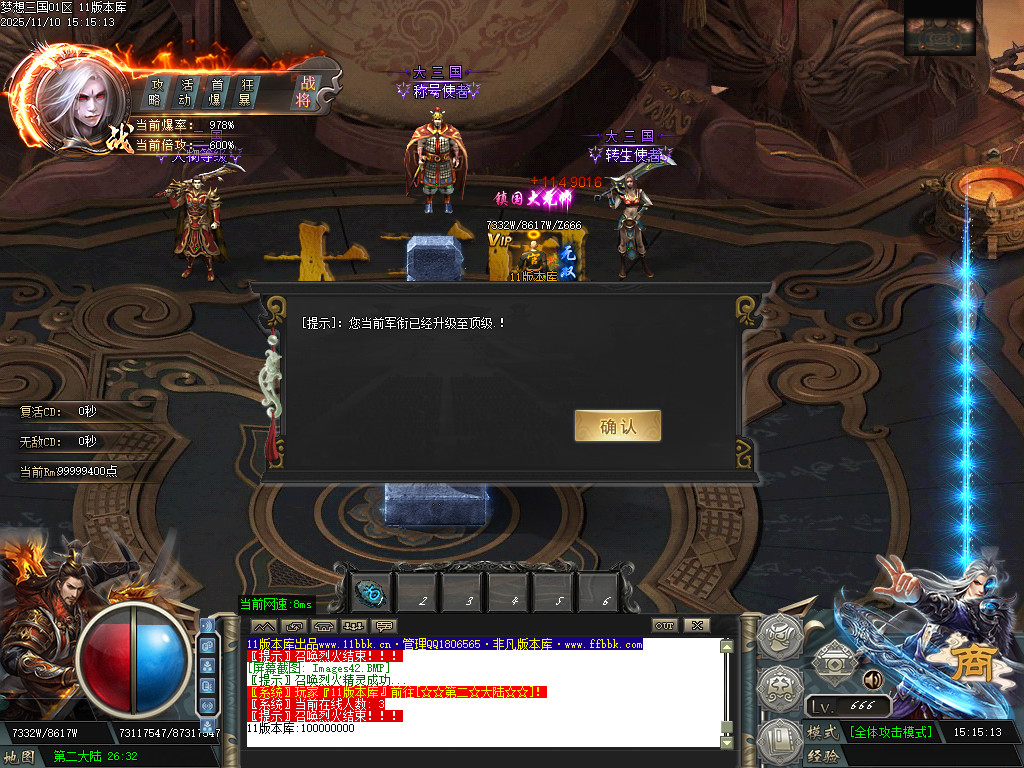Activate the 狂暴 berserk button
1024x768 pixels.
(245, 92)
